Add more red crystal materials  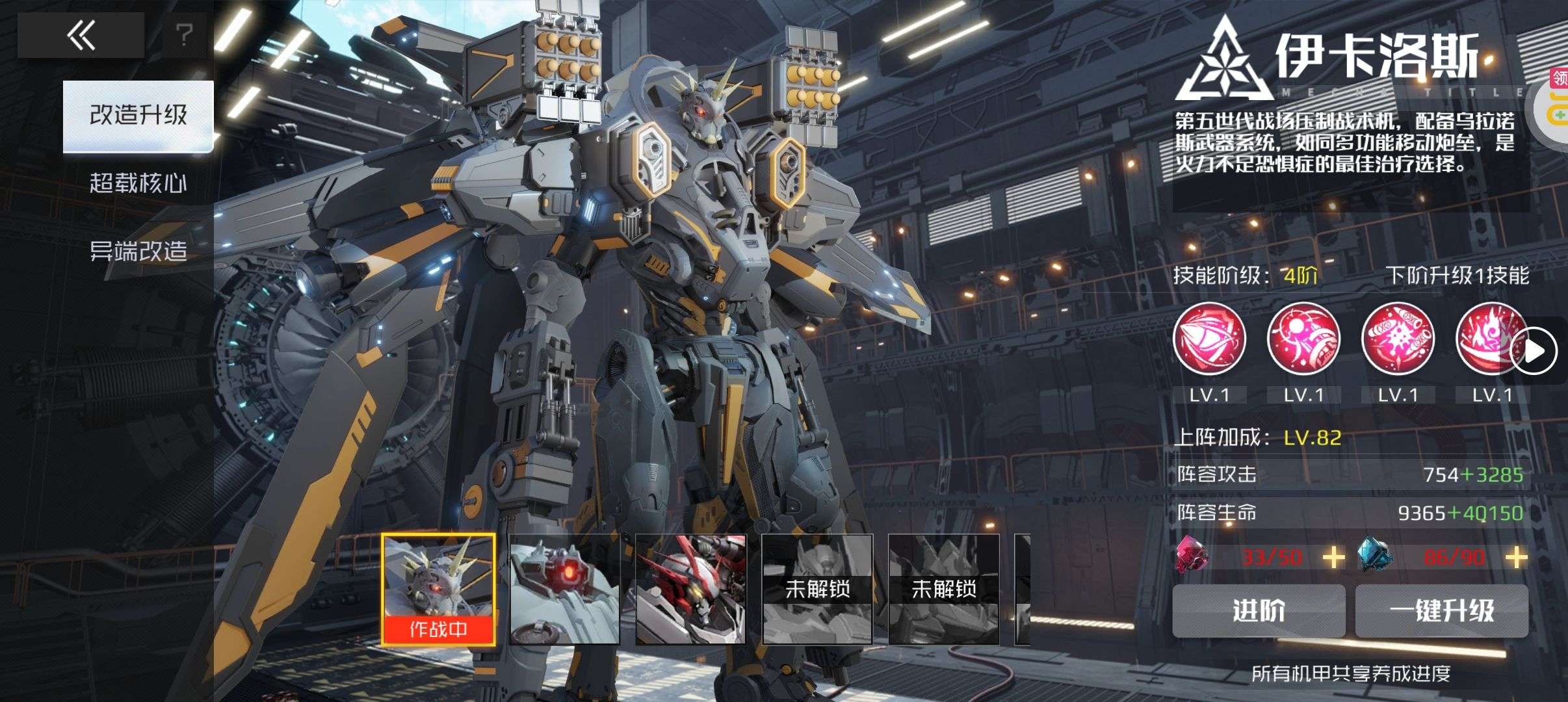point(1333,557)
